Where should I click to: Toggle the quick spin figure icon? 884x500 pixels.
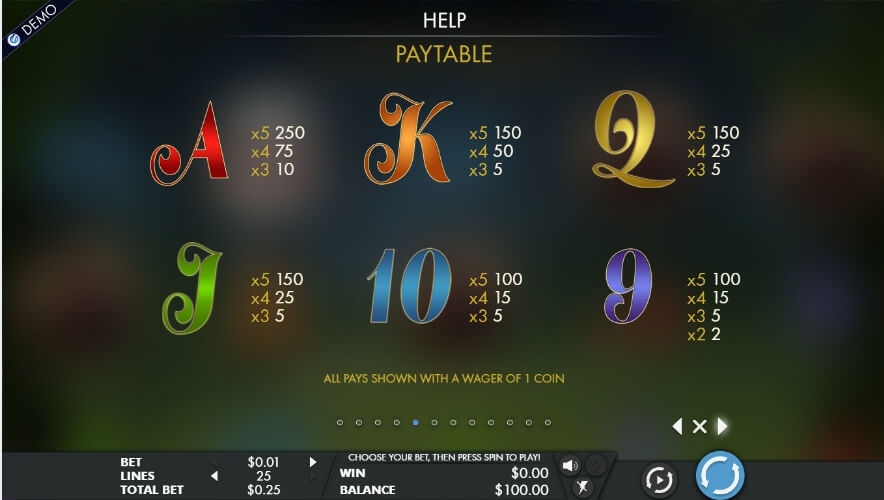click(x=584, y=487)
